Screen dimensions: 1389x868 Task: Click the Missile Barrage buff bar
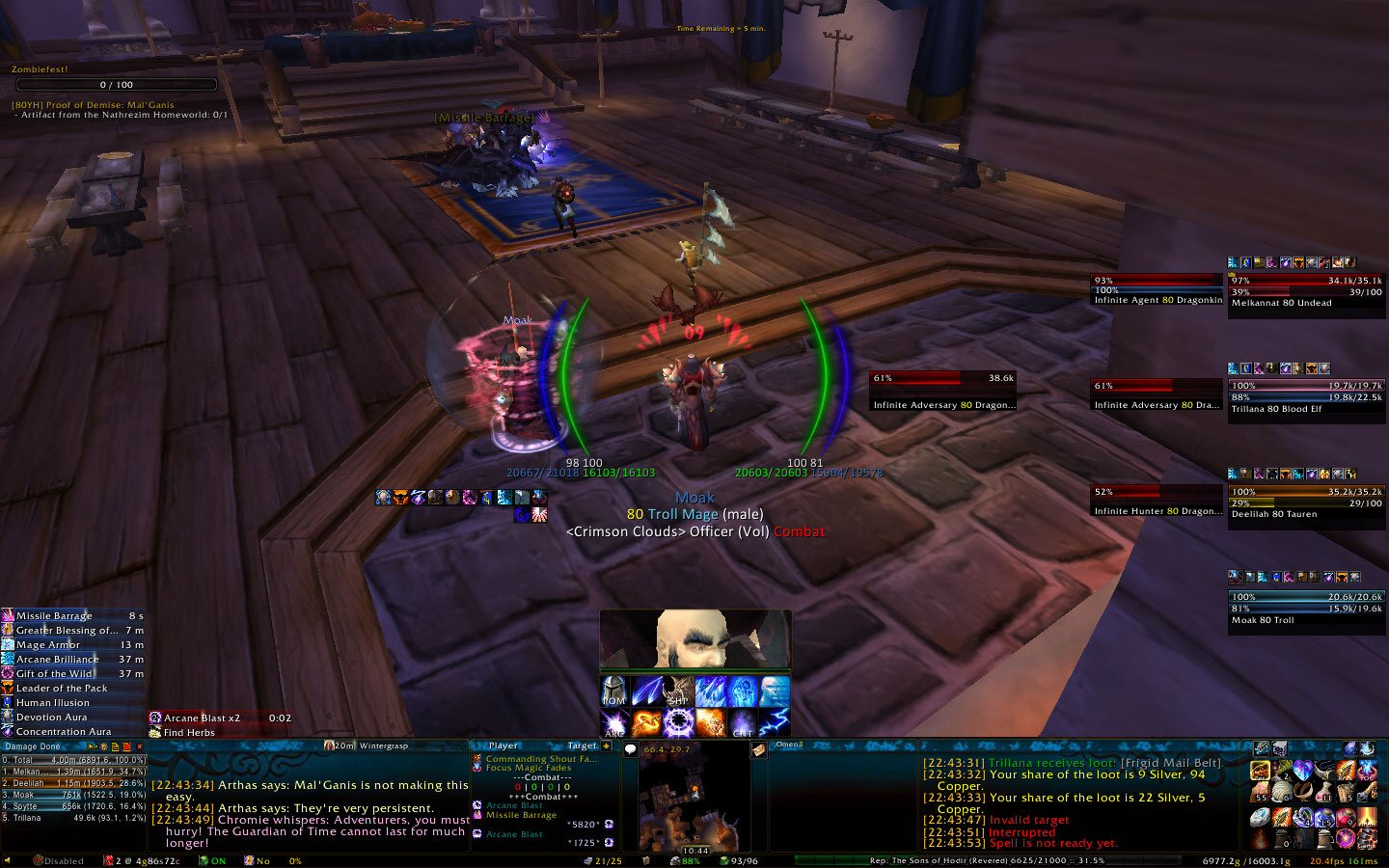tap(73, 615)
